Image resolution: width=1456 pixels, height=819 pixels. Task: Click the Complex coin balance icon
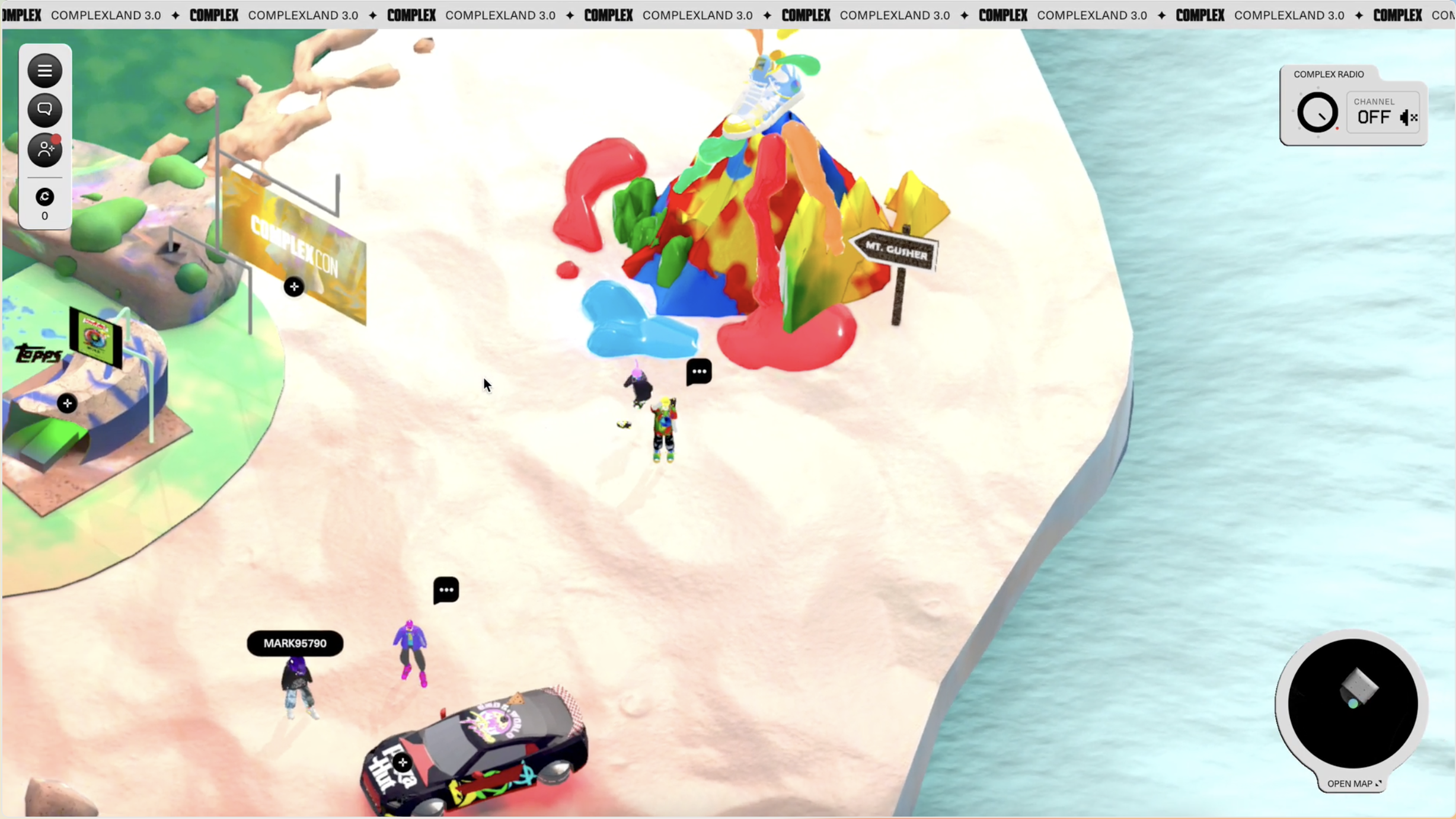pyautogui.click(x=44, y=196)
